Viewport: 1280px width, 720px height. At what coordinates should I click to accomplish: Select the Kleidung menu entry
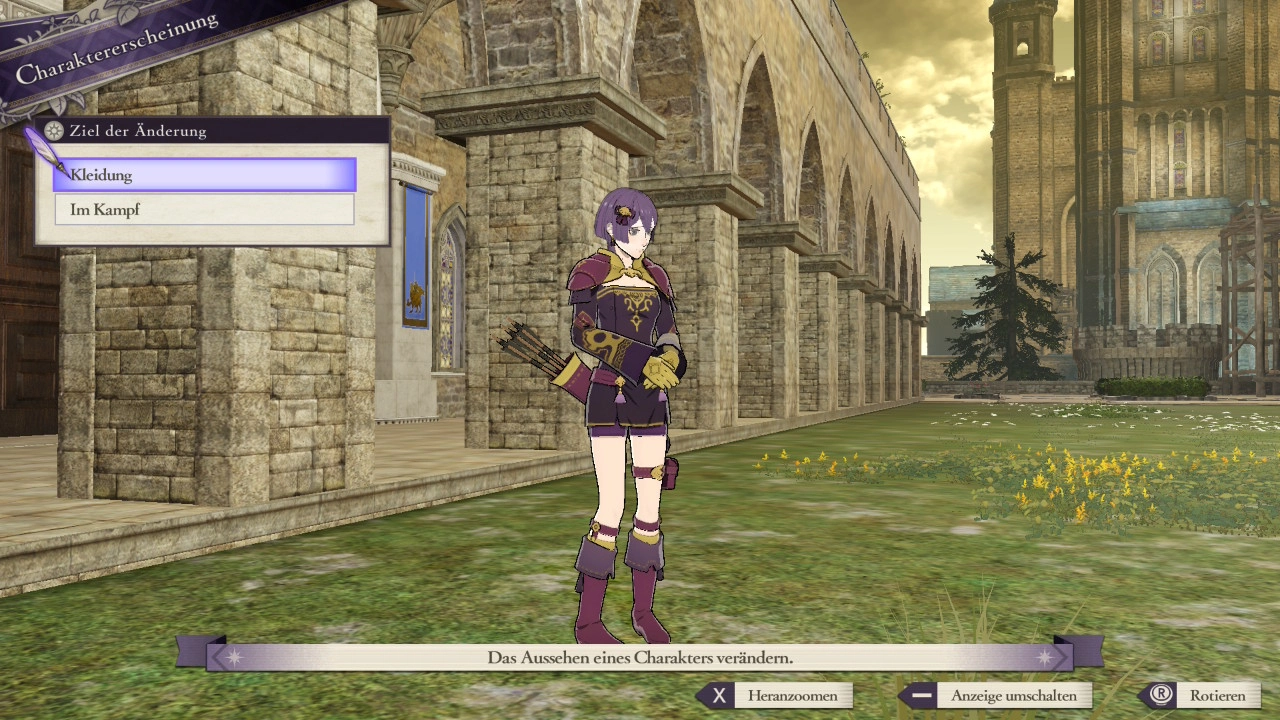click(205, 175)
